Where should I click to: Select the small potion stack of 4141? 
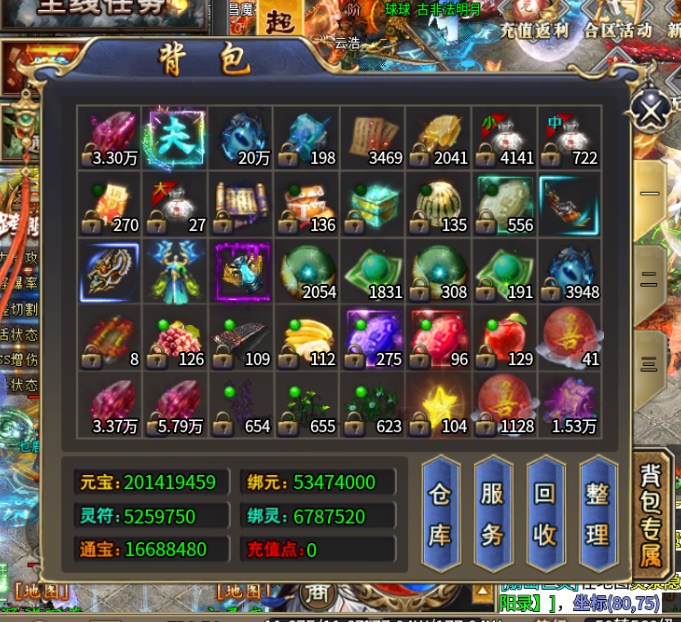click(x=504, y=137)
